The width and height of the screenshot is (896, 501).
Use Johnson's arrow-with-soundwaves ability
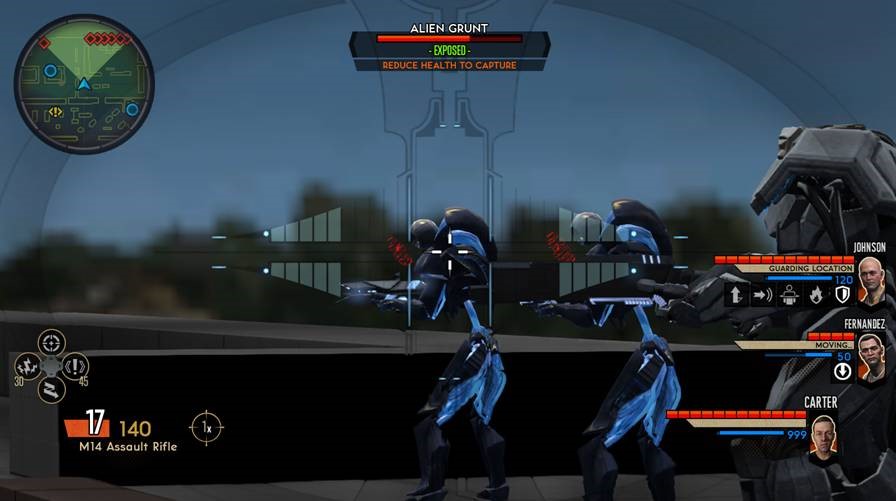click(x=763, y=295)
